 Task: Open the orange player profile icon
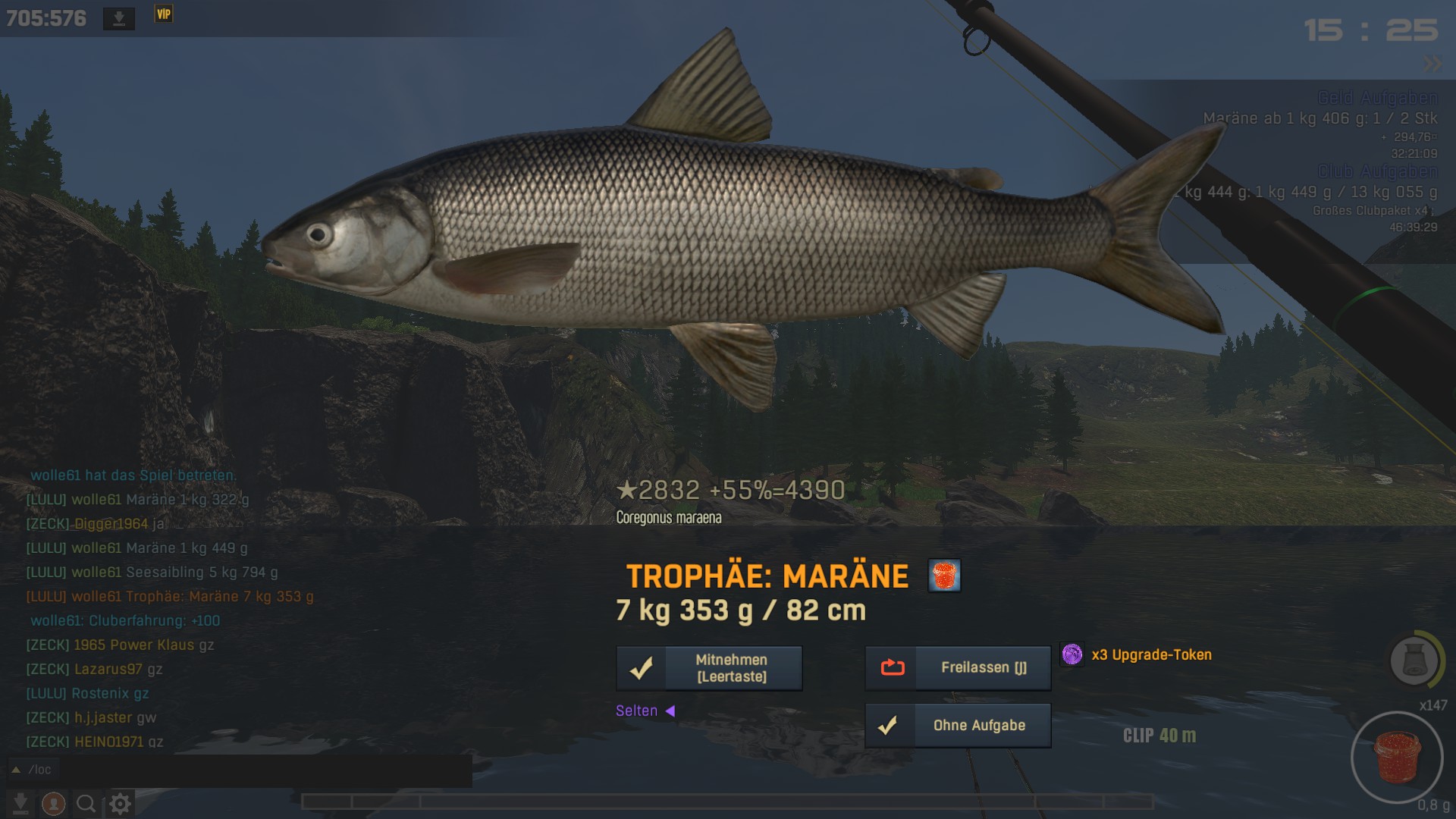53,804
